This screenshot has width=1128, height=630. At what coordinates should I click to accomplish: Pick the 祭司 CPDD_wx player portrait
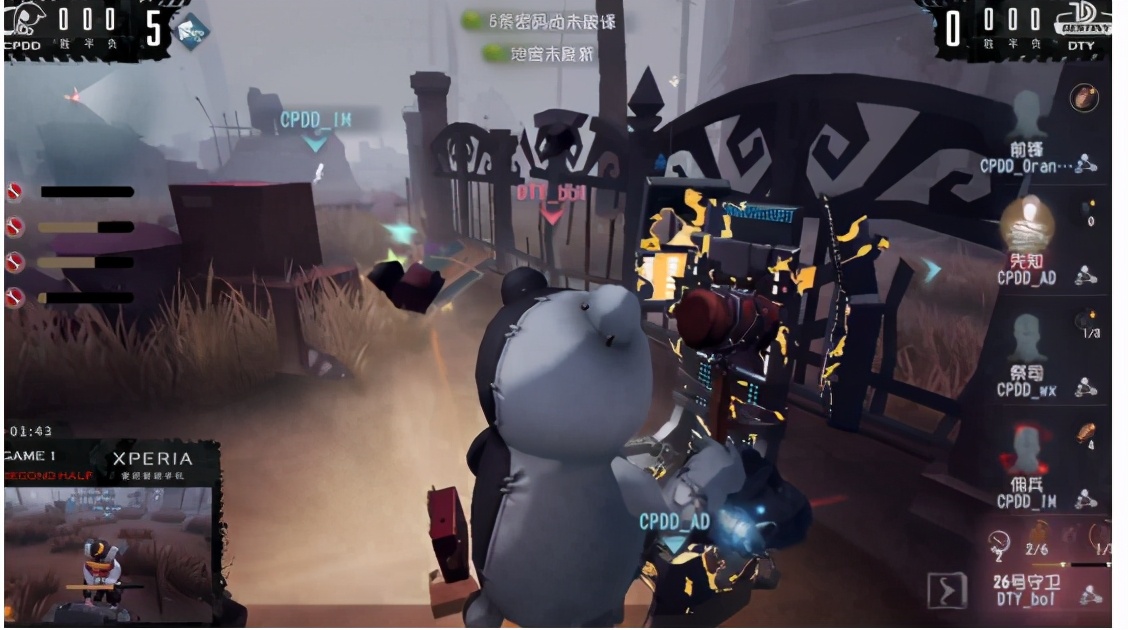(x=1027, y=338)
